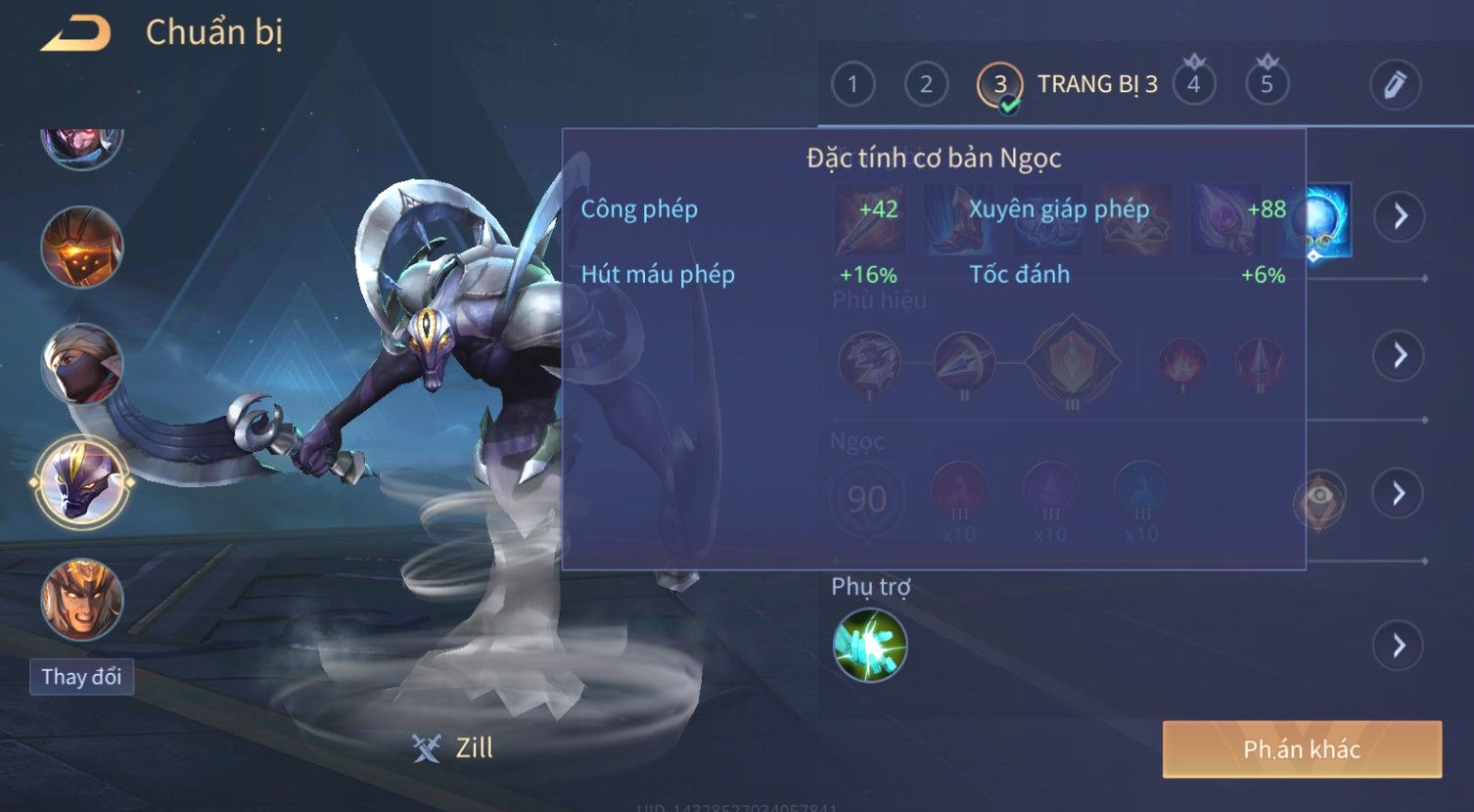Viewport: 1474px width, 812px height.
Task: Click the Thay đổi change button
Action: point(81,677)
